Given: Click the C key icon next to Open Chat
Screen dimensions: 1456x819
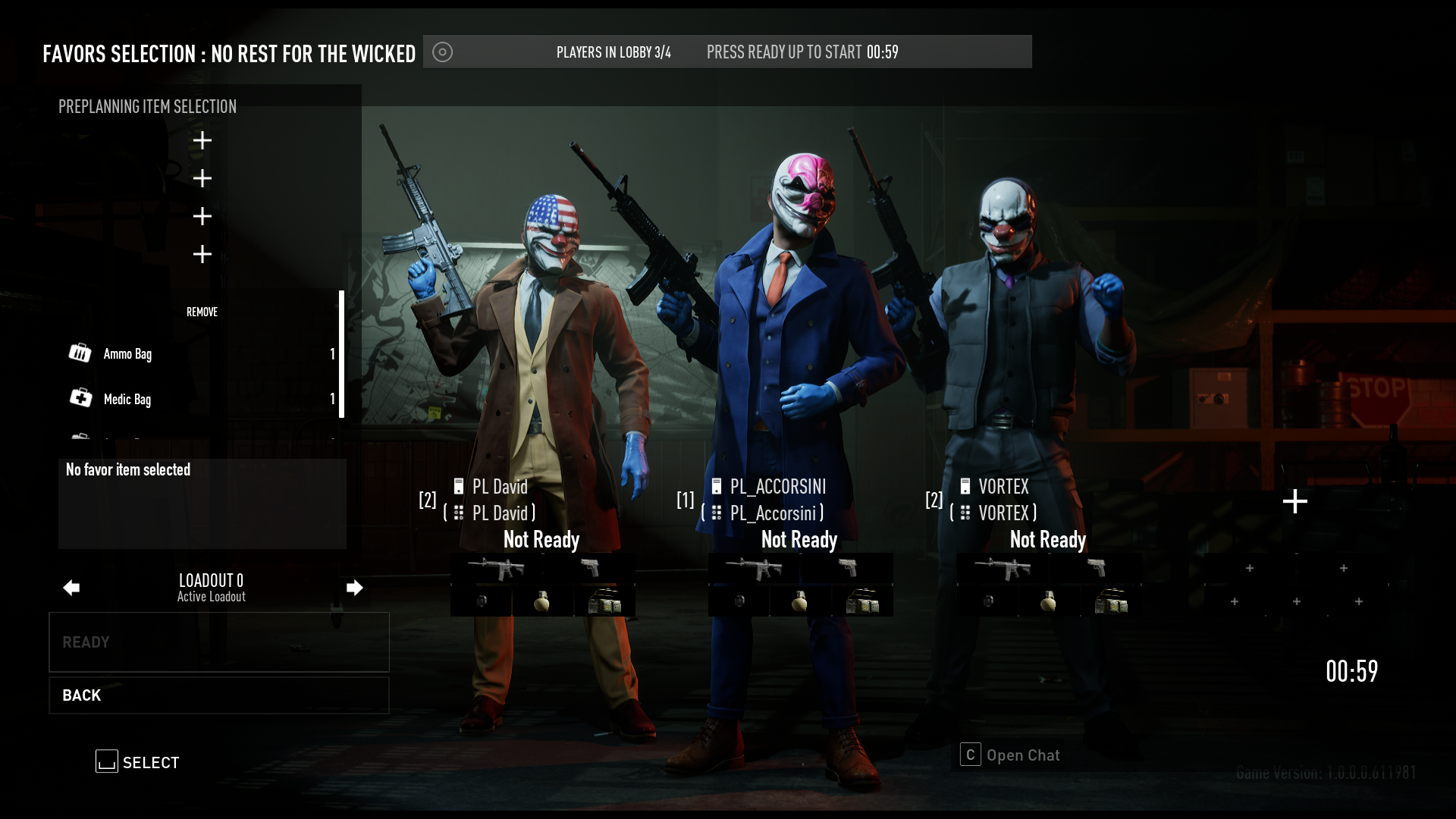Looking at the screenshot, I should (970, 755).
